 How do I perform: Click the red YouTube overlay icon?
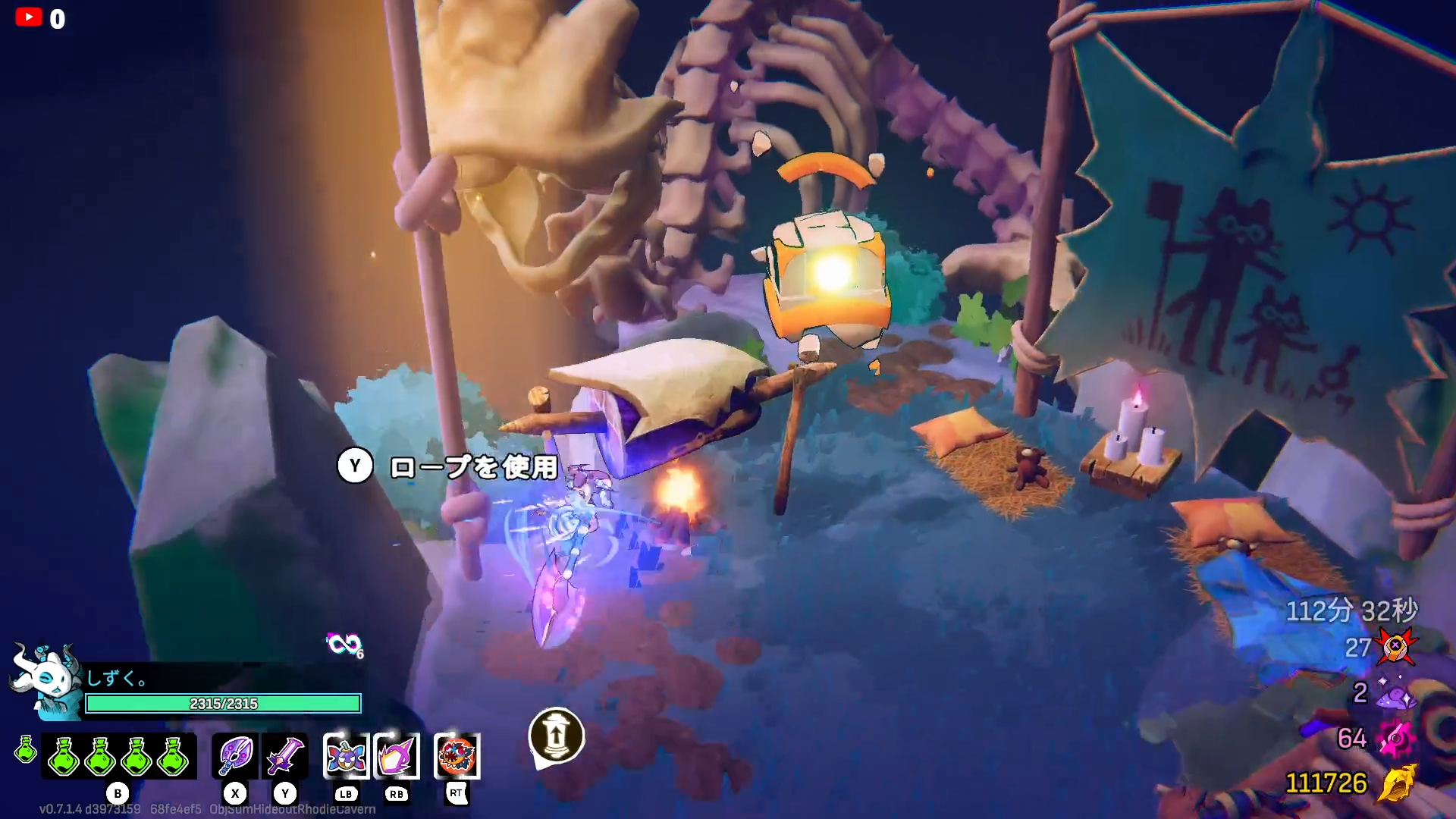point(29,17)
